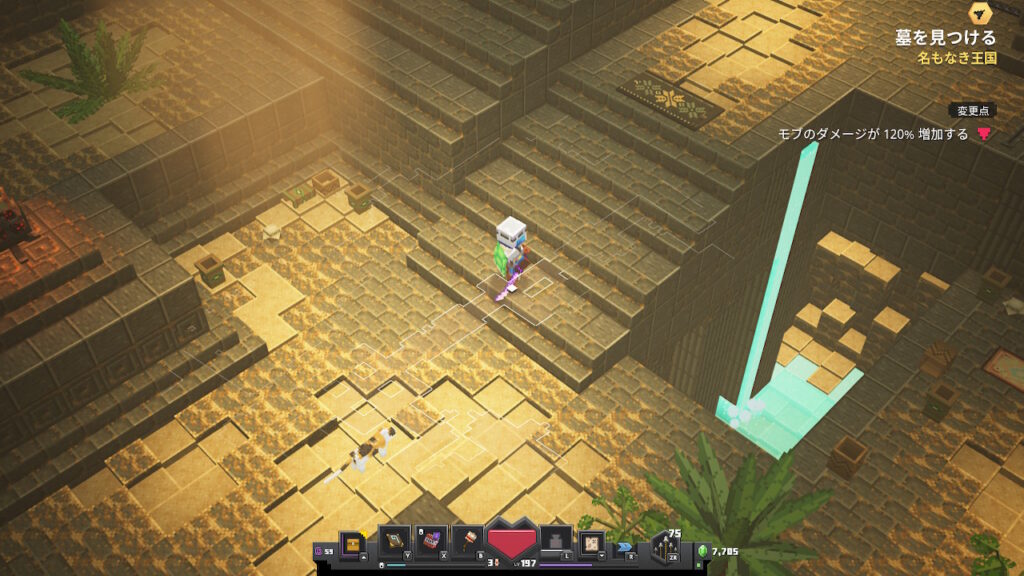The height and width of the screenshot is (576, 1024).
Task: Click the red heart health potion button
Action: pos(512,544)
